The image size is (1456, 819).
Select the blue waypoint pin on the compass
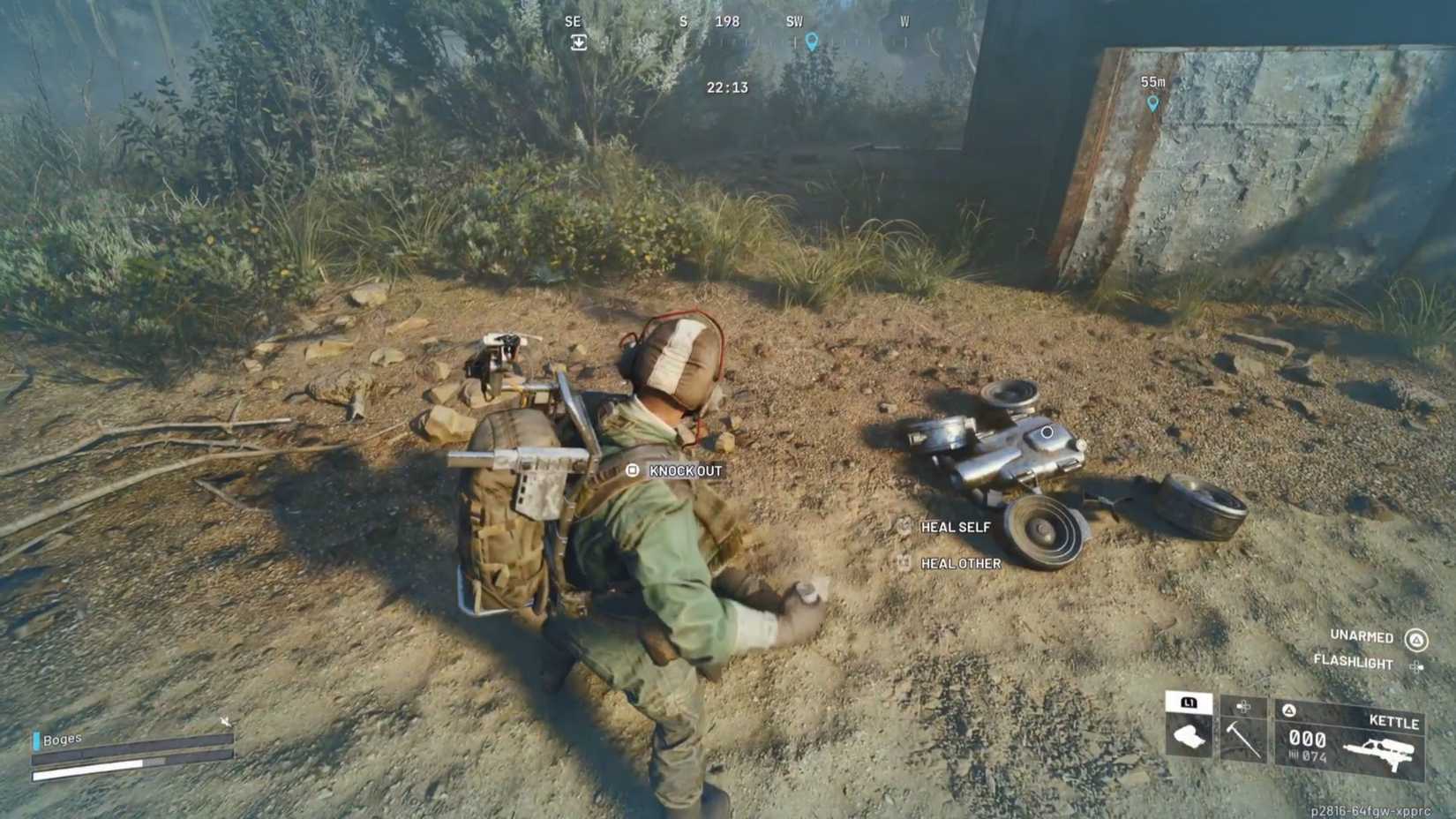[812, 41]
